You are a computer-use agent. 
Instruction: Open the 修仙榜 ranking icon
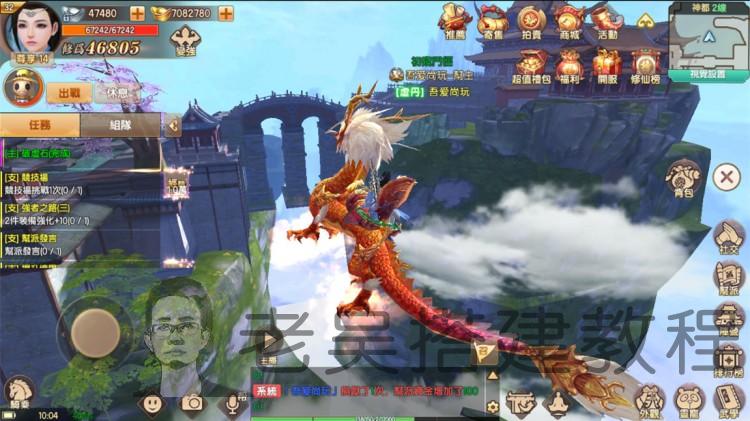pyautogui.click(x=645, y=66)
